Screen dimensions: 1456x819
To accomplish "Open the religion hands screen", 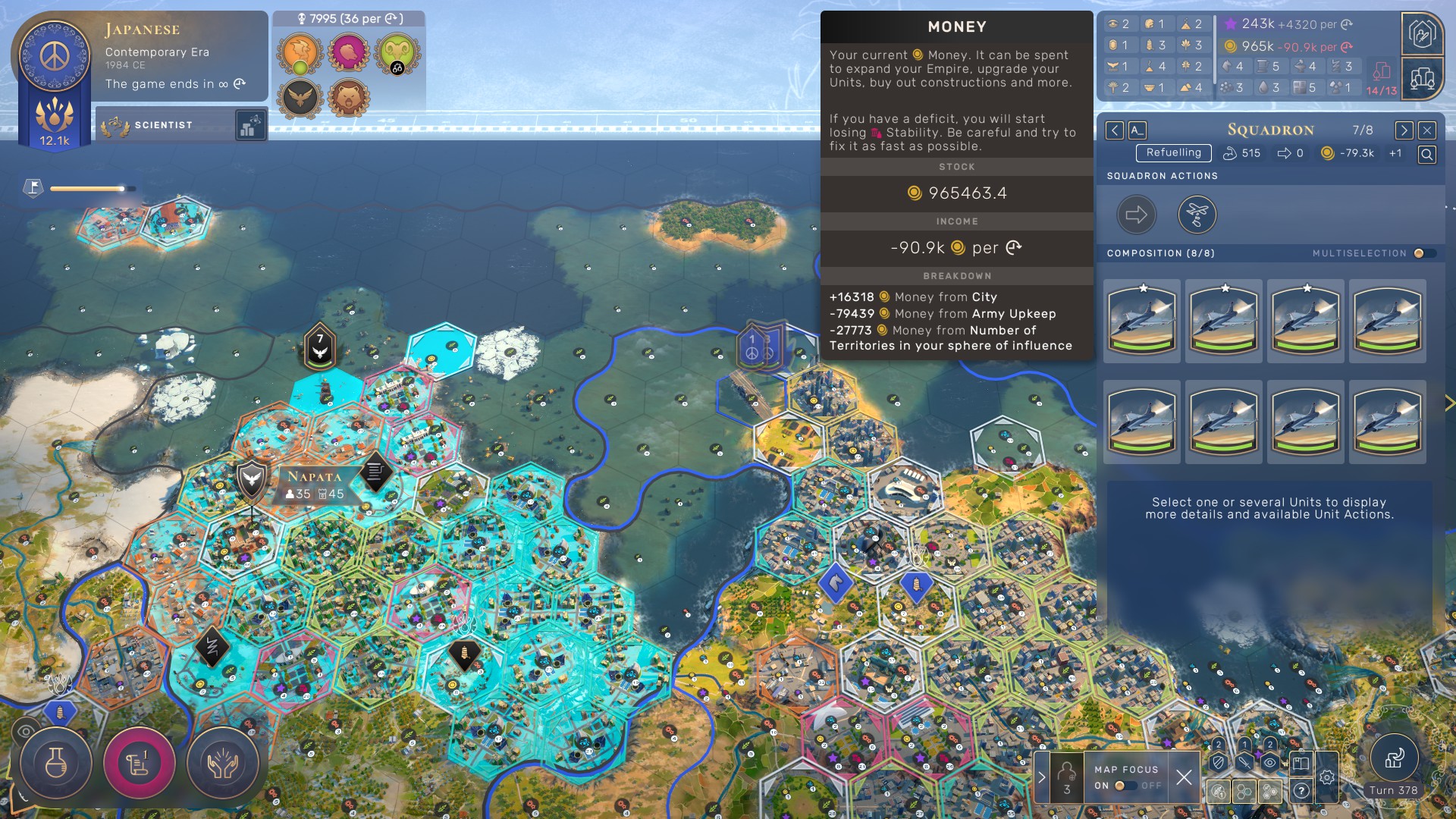I will pyautogui.click(x=222, y=764).
